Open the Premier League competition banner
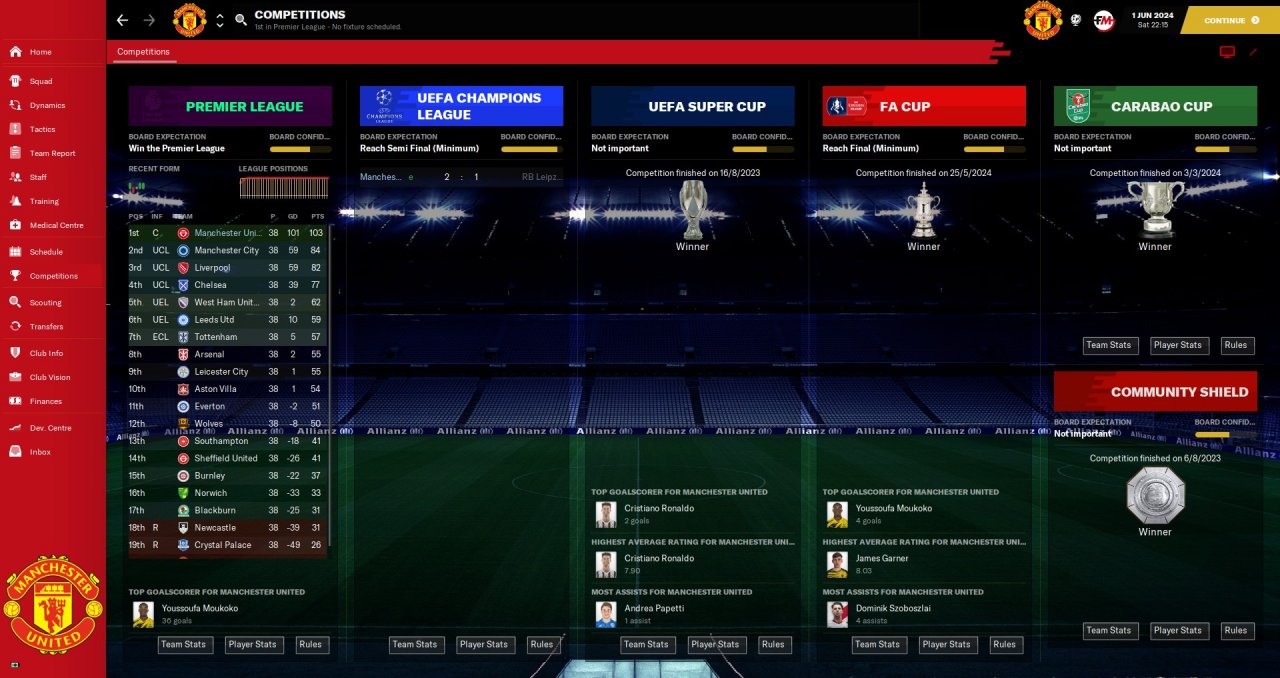This screenshot has width=1280, height=678. coord(230,106)
